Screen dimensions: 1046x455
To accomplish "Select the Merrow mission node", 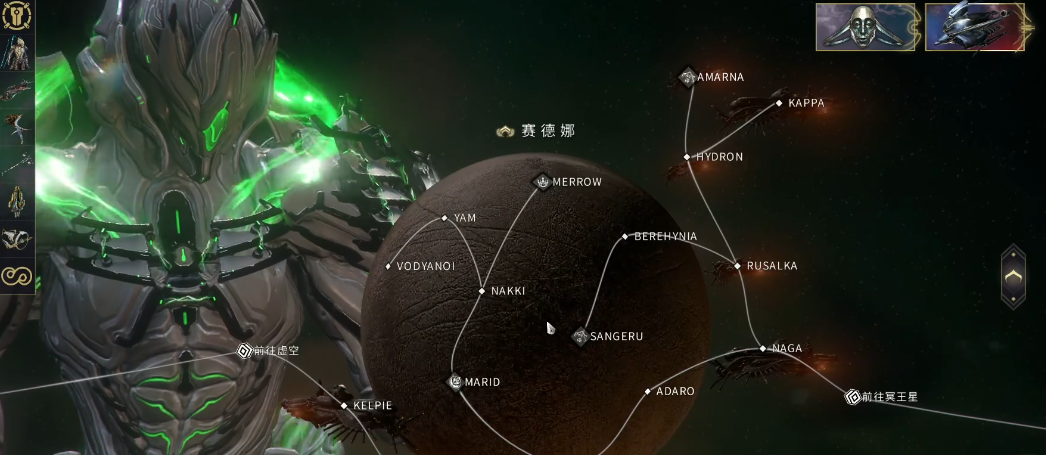I will click(x=542, y=182).
